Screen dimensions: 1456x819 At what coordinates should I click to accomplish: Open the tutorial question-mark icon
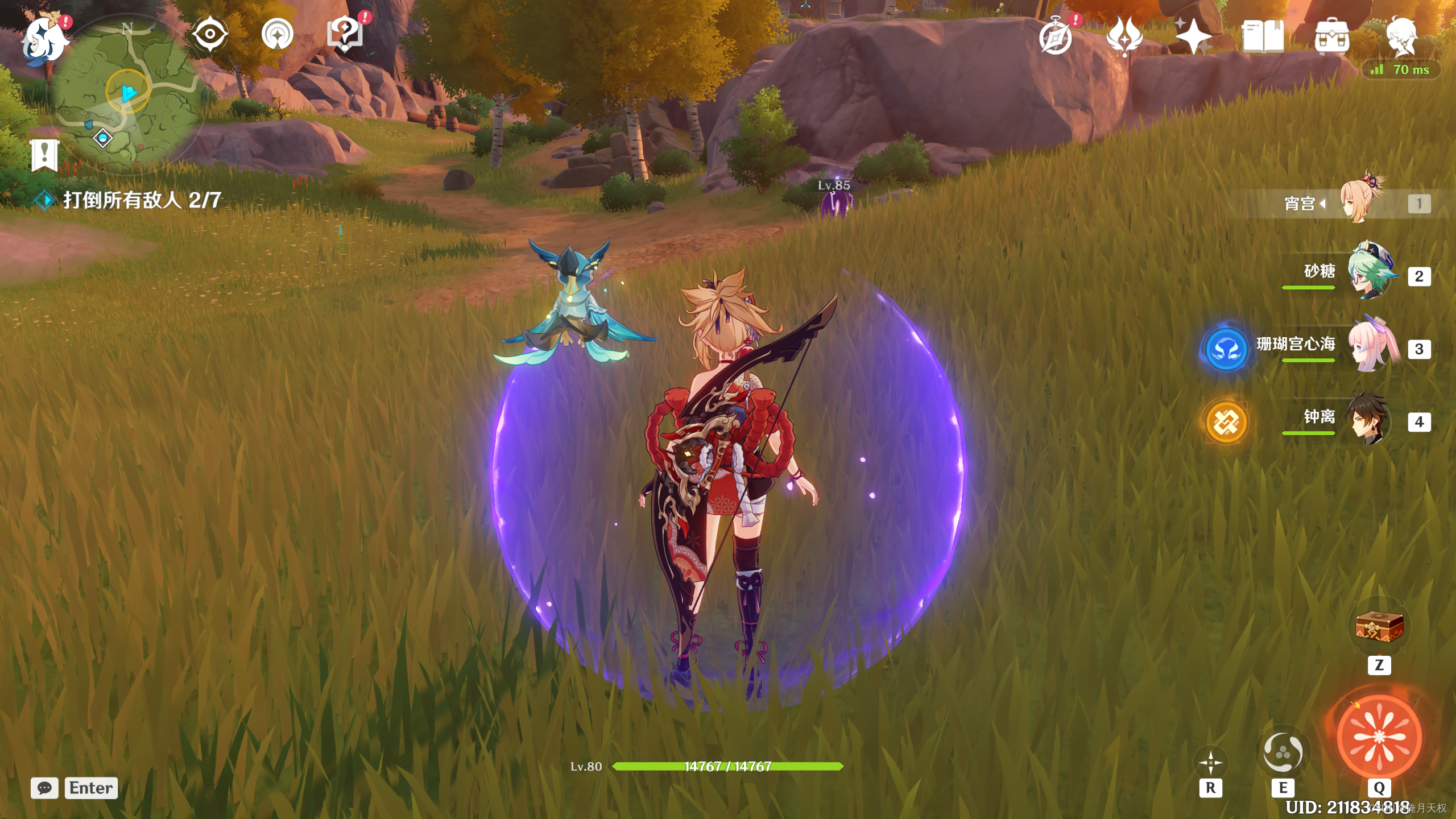(x=345, y=34)
